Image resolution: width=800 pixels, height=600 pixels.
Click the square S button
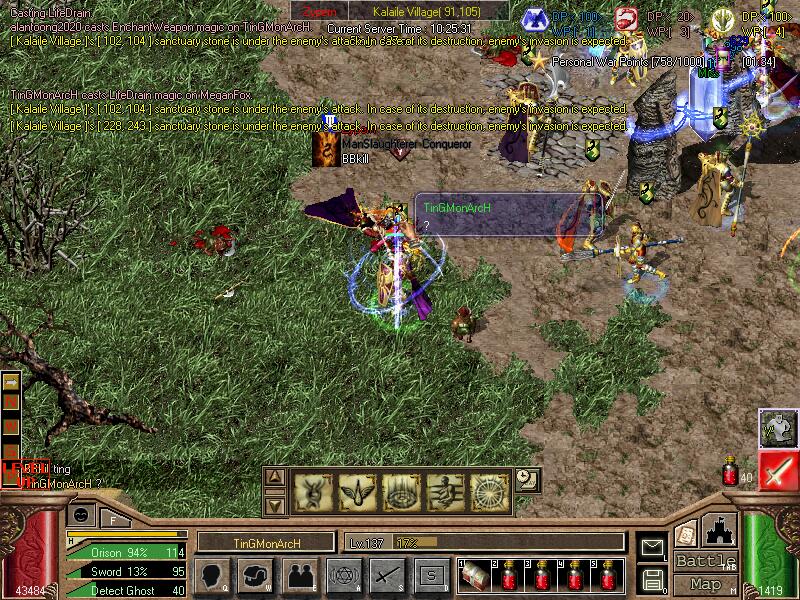(x=431, y=575)
